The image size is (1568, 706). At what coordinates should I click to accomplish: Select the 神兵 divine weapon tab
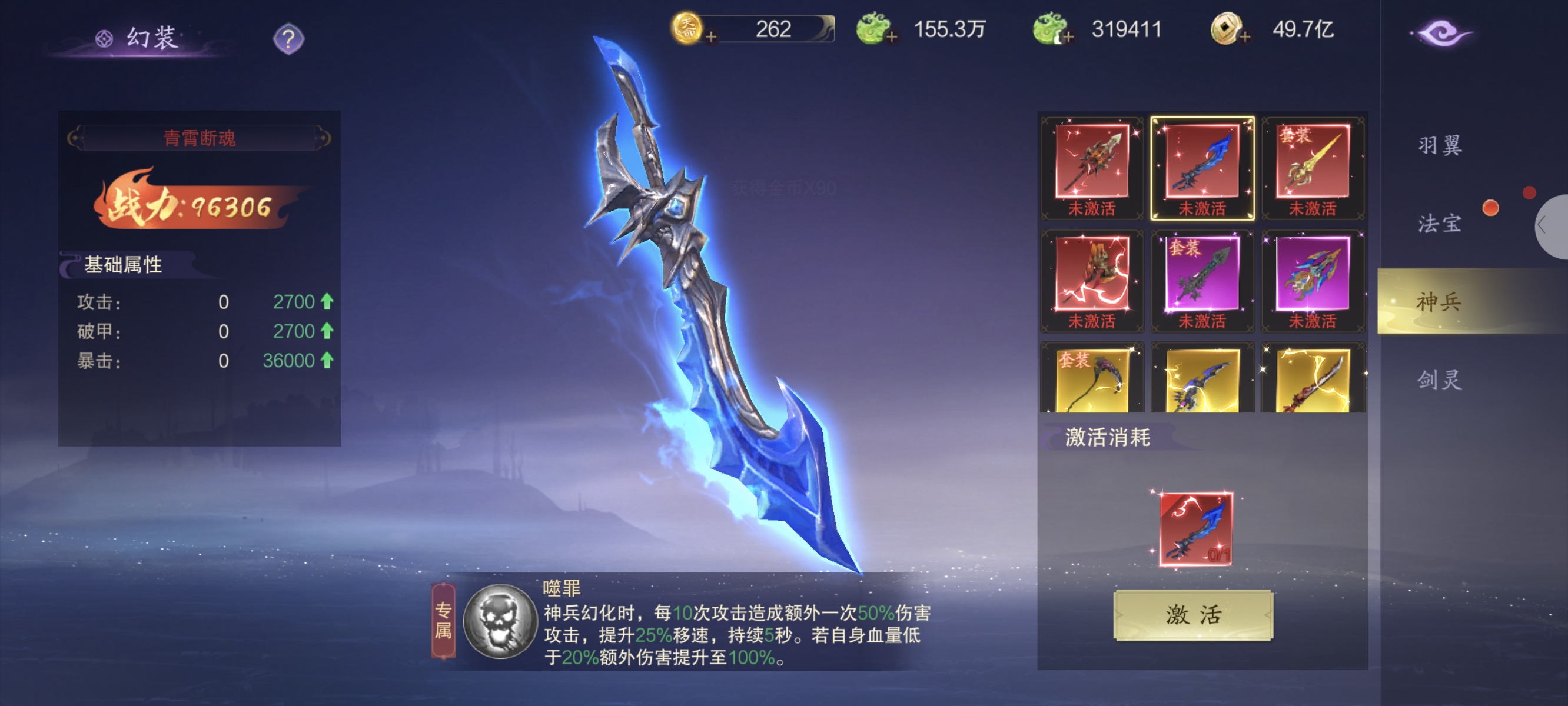1439,302
